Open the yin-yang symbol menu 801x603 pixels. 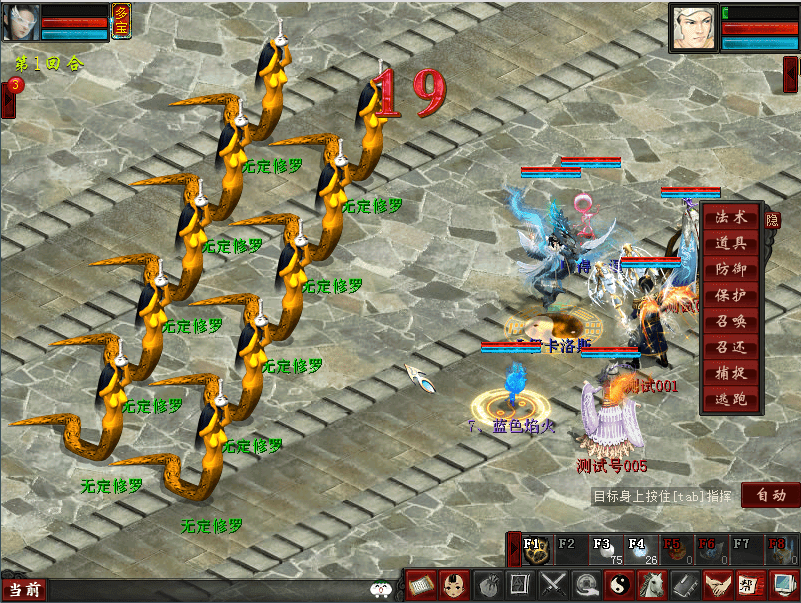pyautogui.click(x=618, y=584)
